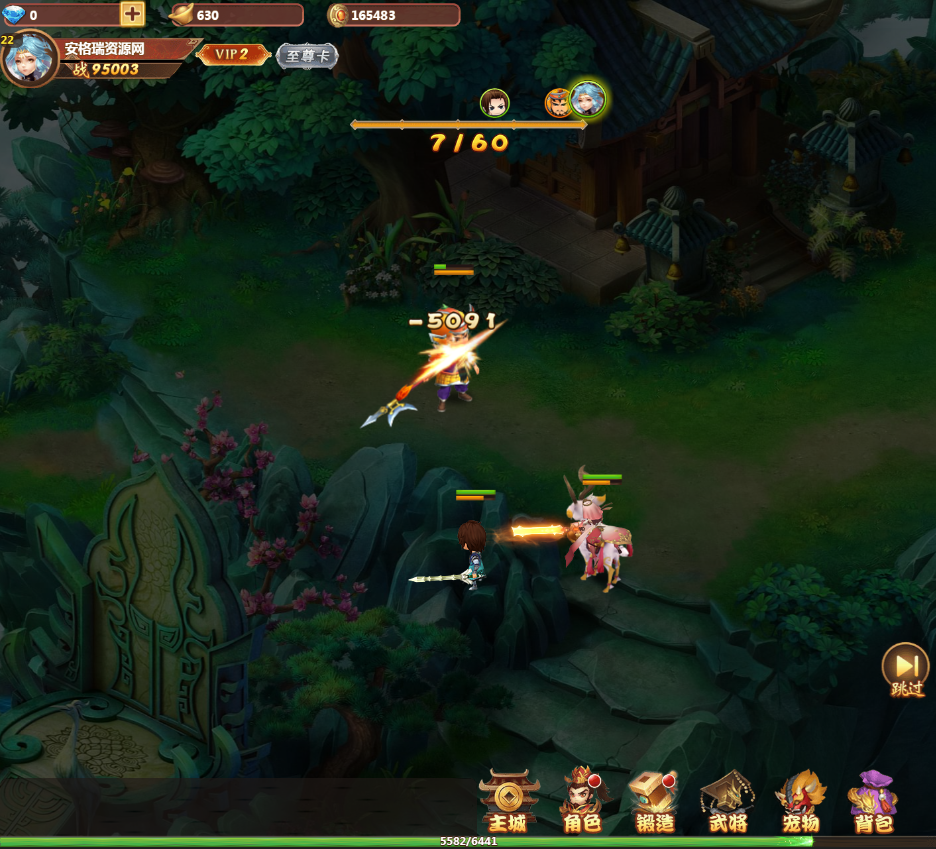Screen dimensions: 936x849
Task: Open the 至尊卡 supreme card
Action: pyautogui.click(x=307, y=55)
